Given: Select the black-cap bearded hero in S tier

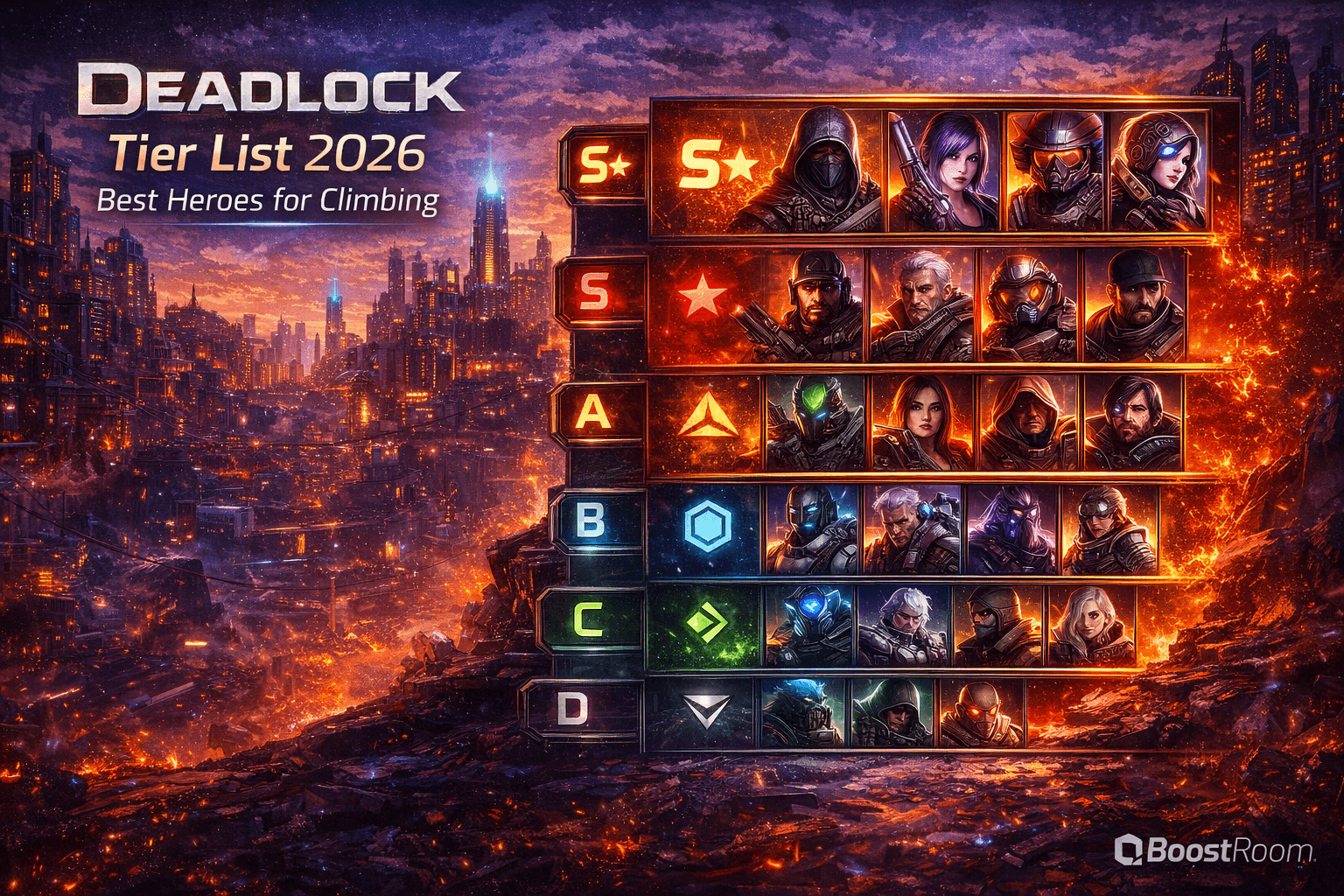Looking at the screenshot, I should [x=1135, y=304].
